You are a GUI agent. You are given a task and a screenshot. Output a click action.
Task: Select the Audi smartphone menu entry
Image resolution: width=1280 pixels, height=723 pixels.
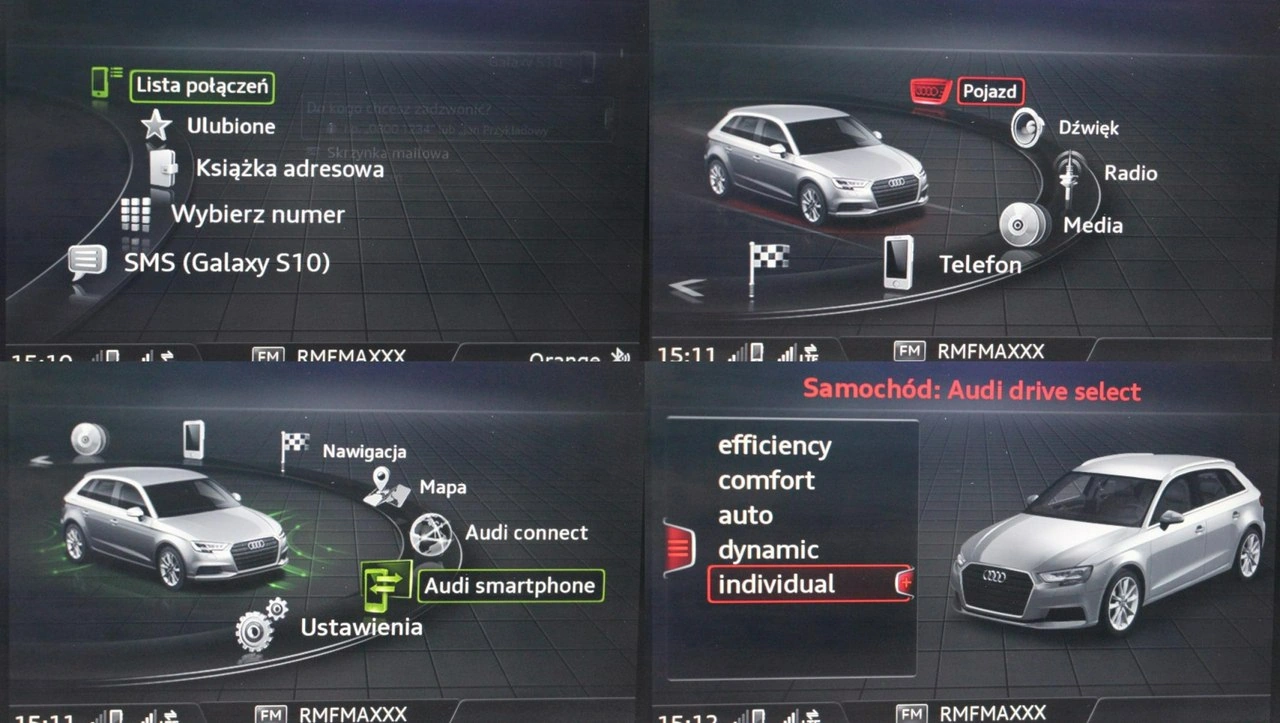pyautogui.click(x=510, y=586)
